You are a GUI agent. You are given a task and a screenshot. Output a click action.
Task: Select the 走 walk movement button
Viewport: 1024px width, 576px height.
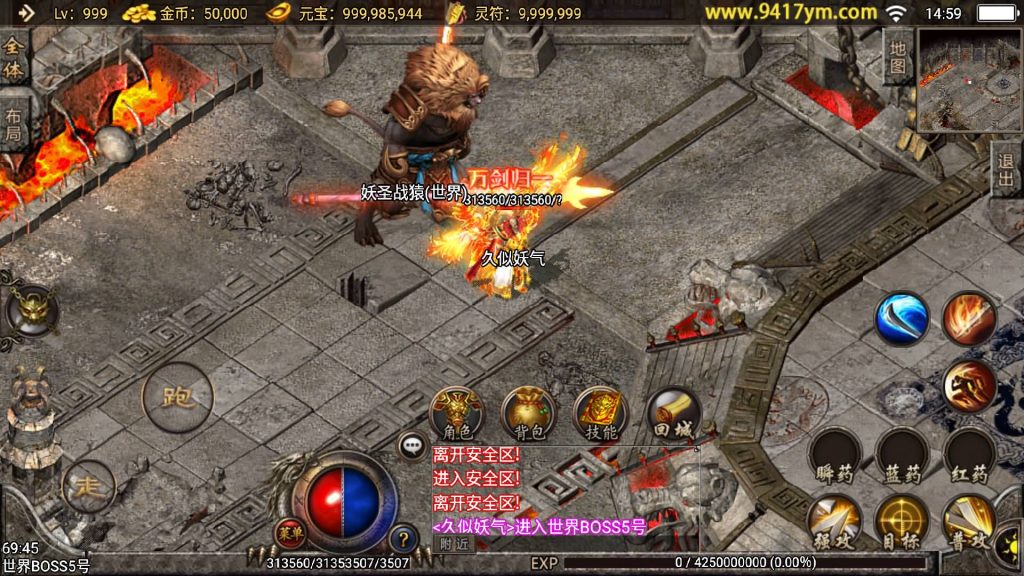(88, 487)
